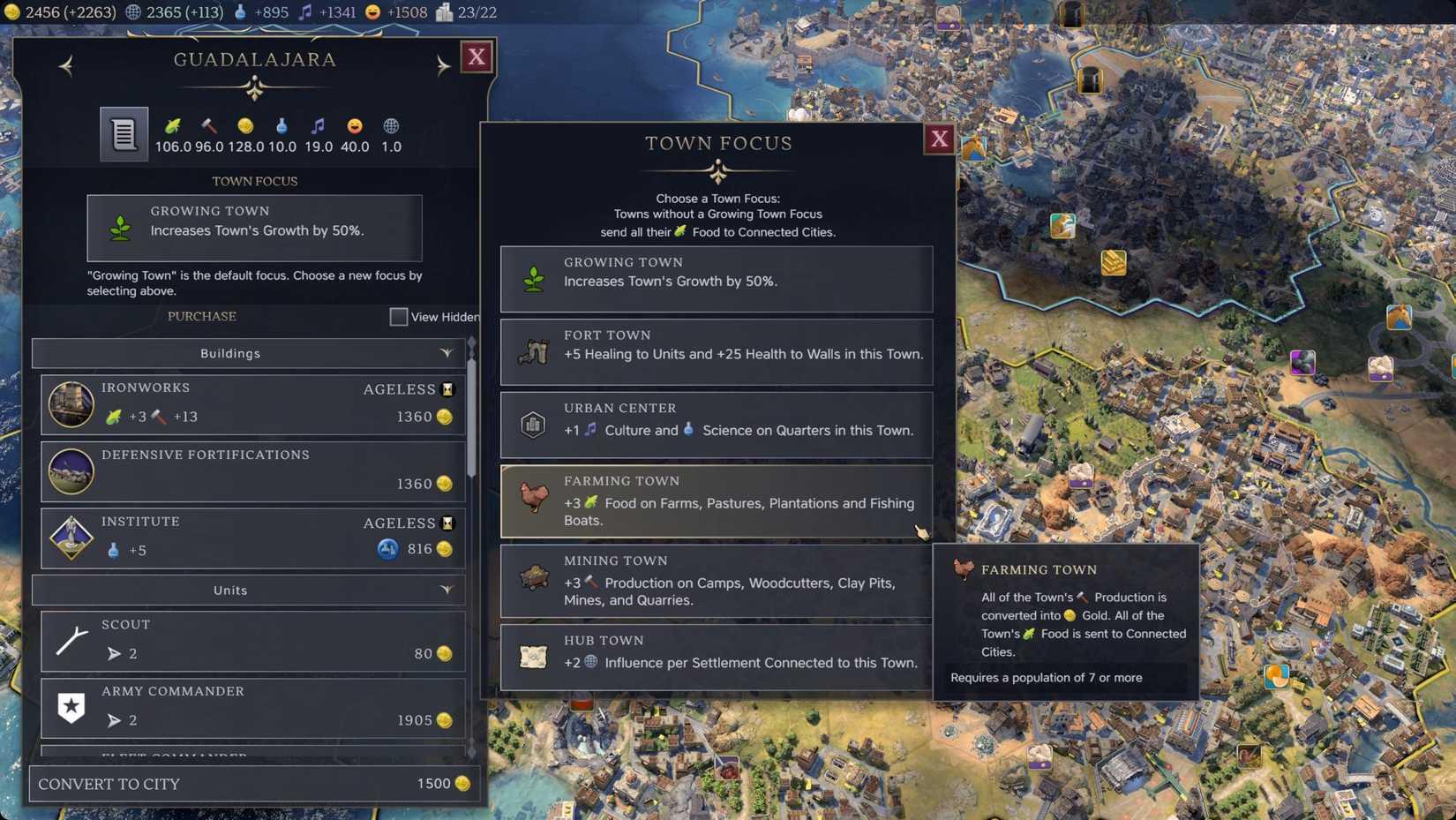Open the Ironworks building icon

point(71,404)
